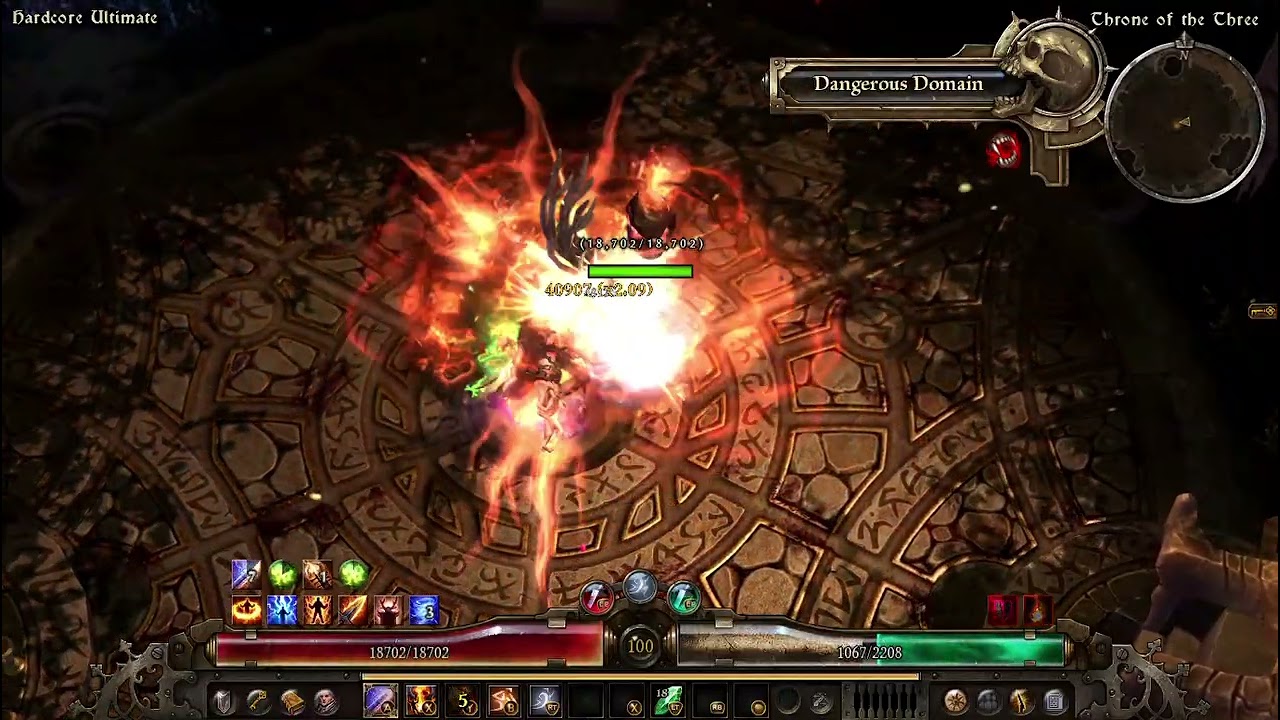Viewport: 1280px width, 720px height.
Task: Open the golden bow icon in bottom bar
Action: (1021, 701)
